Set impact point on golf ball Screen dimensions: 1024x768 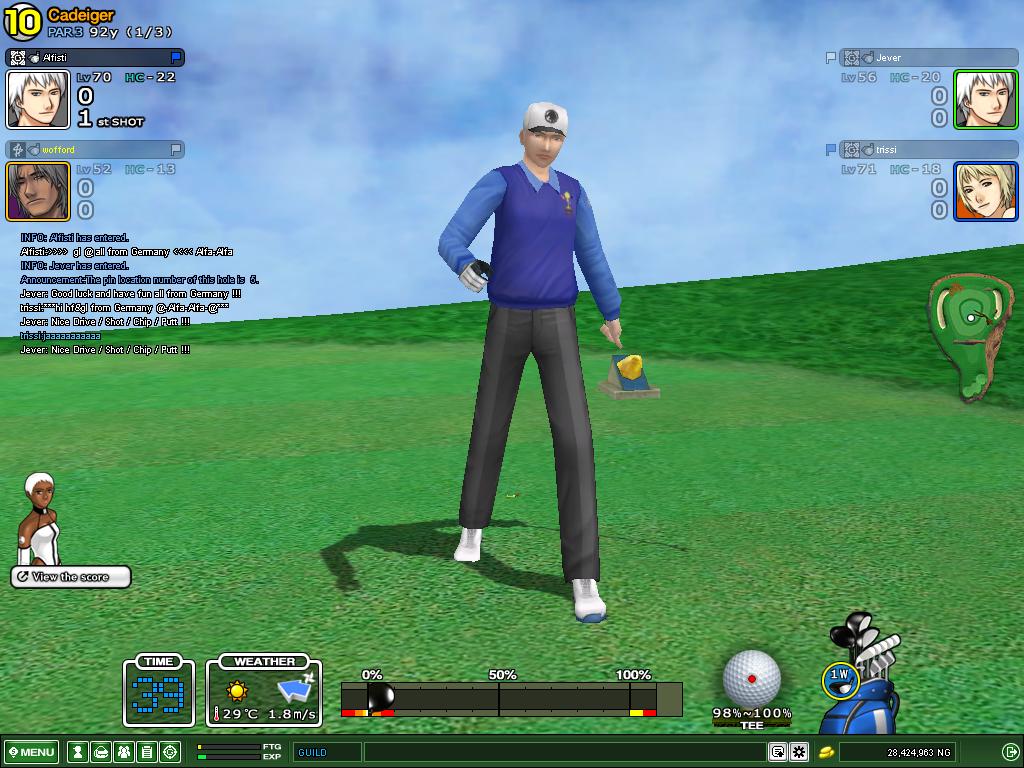[x=751, y=678]
